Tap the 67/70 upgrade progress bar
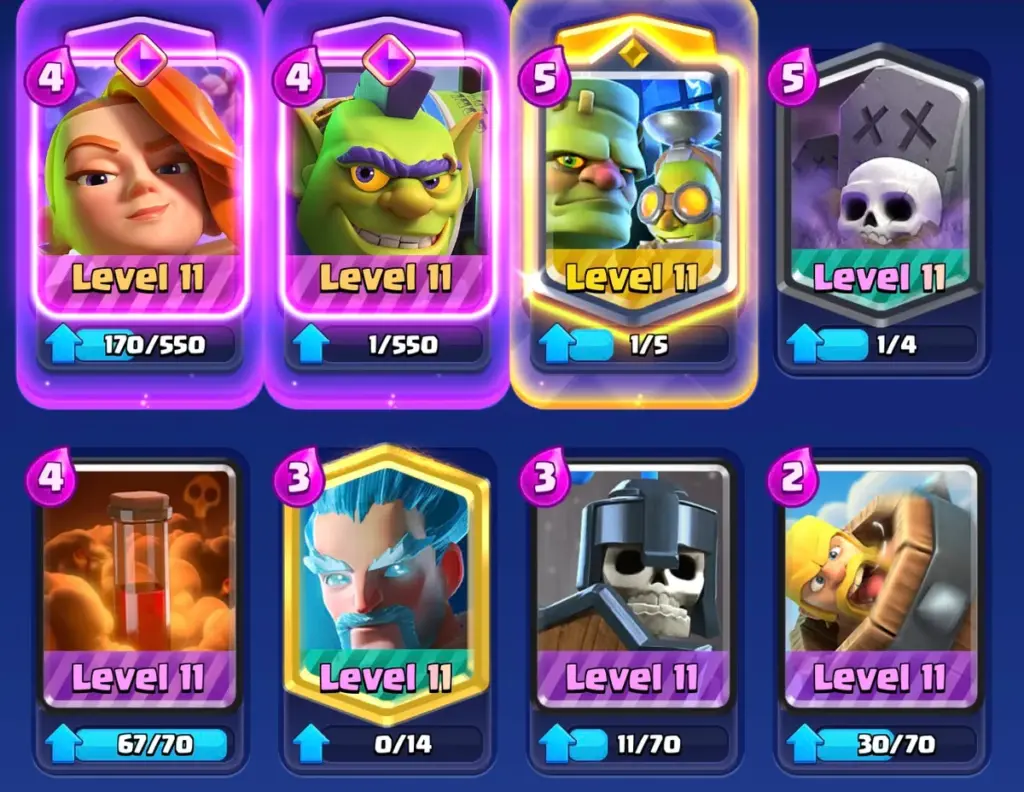 click(138, 744)
